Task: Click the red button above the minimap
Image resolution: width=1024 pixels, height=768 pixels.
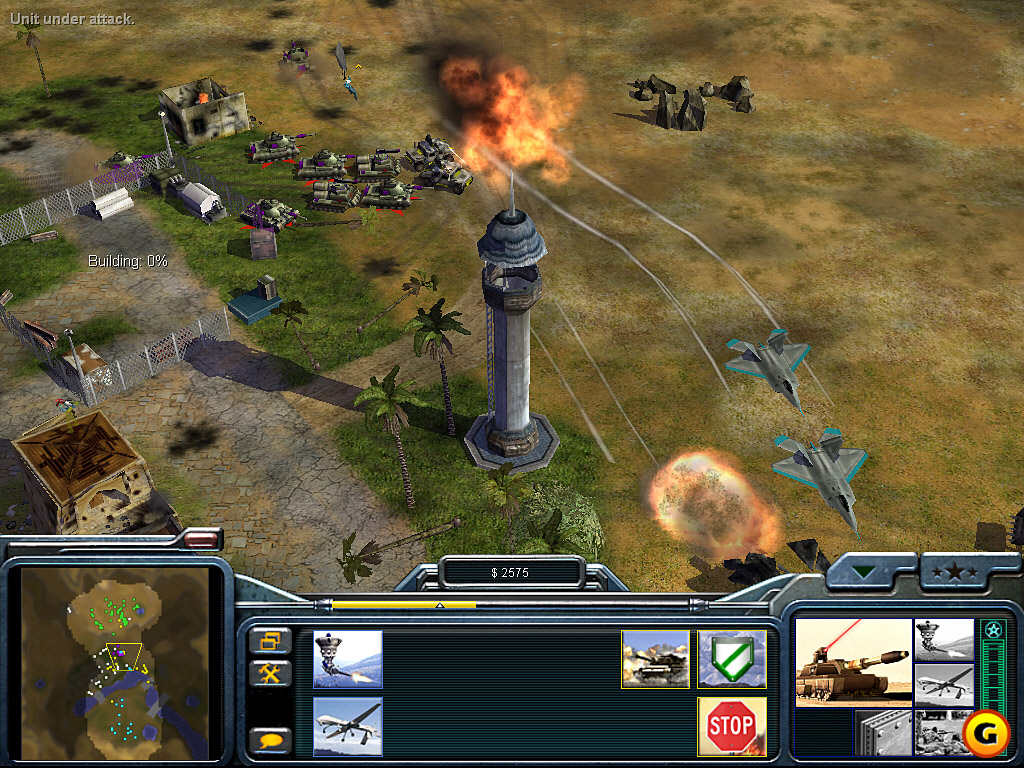Action: click(x=201, y=540)
